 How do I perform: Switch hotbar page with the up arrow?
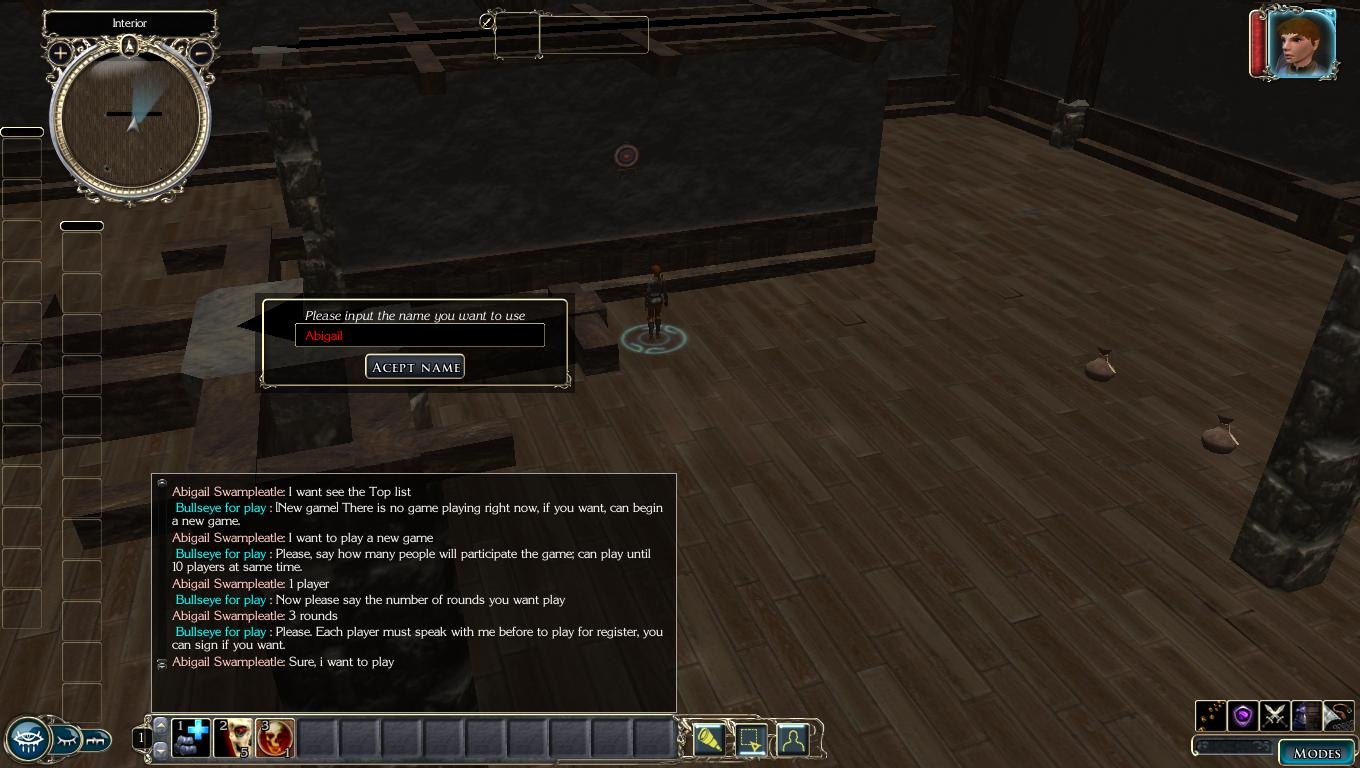160,725
